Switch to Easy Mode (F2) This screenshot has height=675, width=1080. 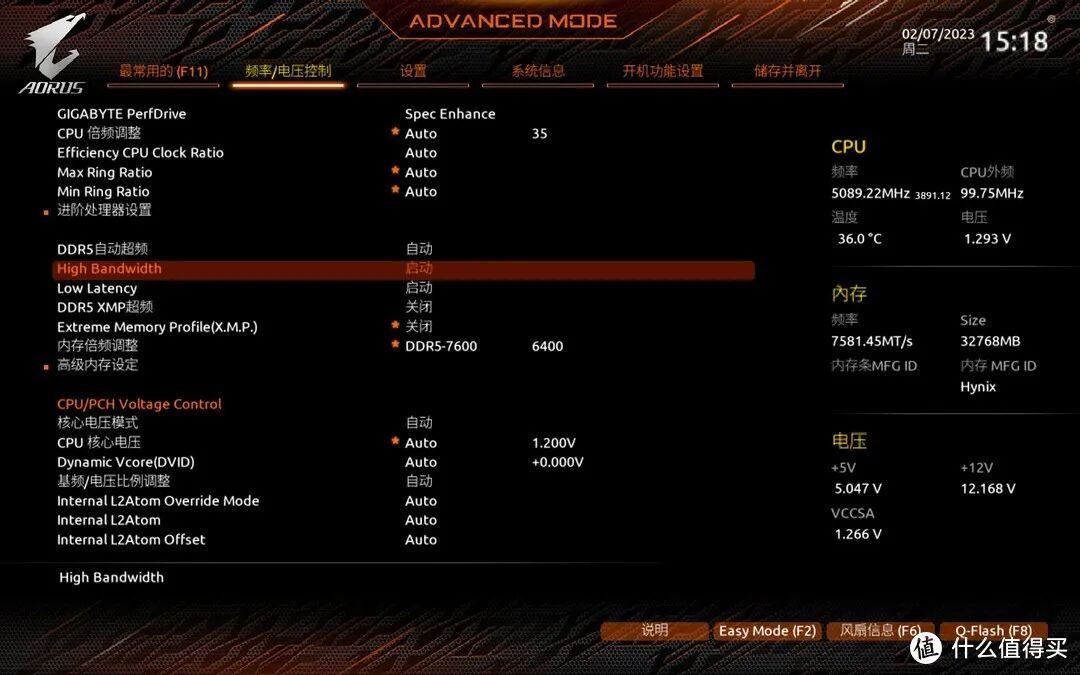click(767, 631)
